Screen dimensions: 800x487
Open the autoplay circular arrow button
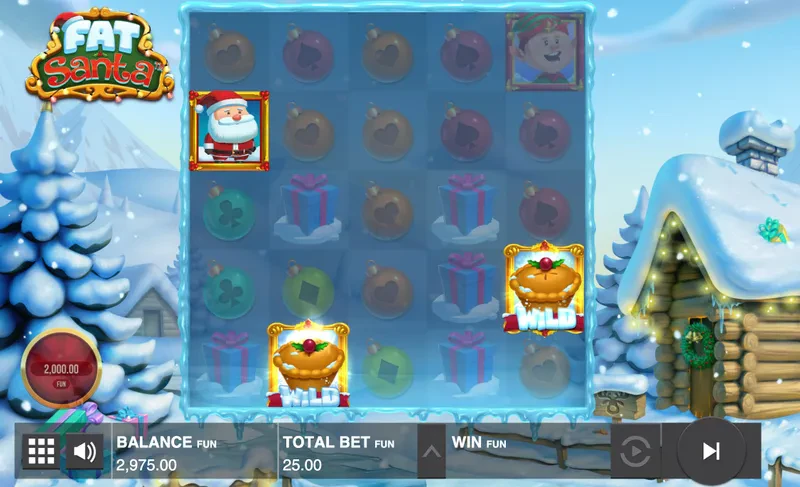point(635,452)
